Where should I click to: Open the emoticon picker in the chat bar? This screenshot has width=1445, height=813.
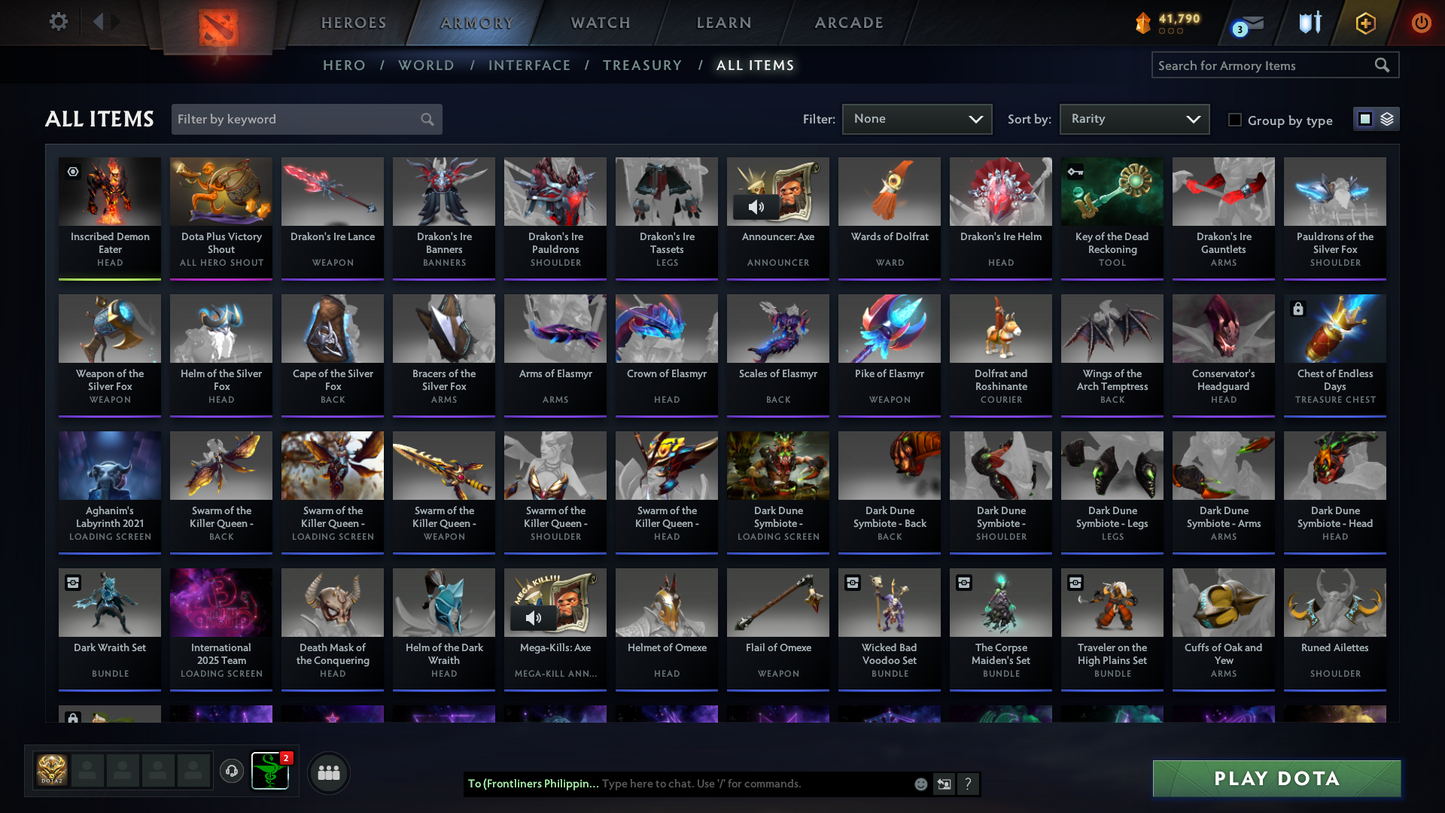pyautogui.click(x=919, y=784)
